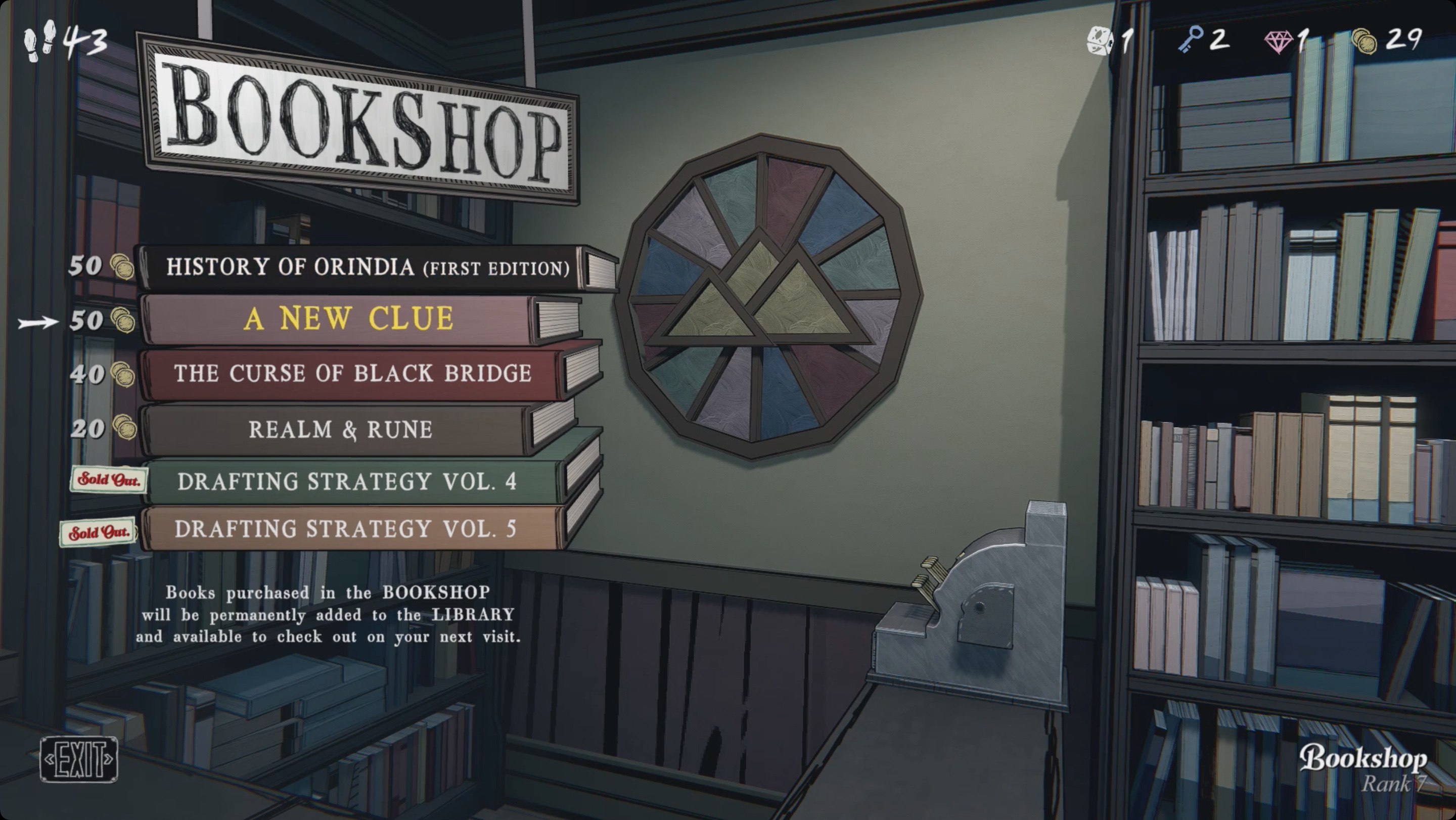Select sold out Drafting Strategy Vol. 4

pyautogui.click(x=347, y=481)
